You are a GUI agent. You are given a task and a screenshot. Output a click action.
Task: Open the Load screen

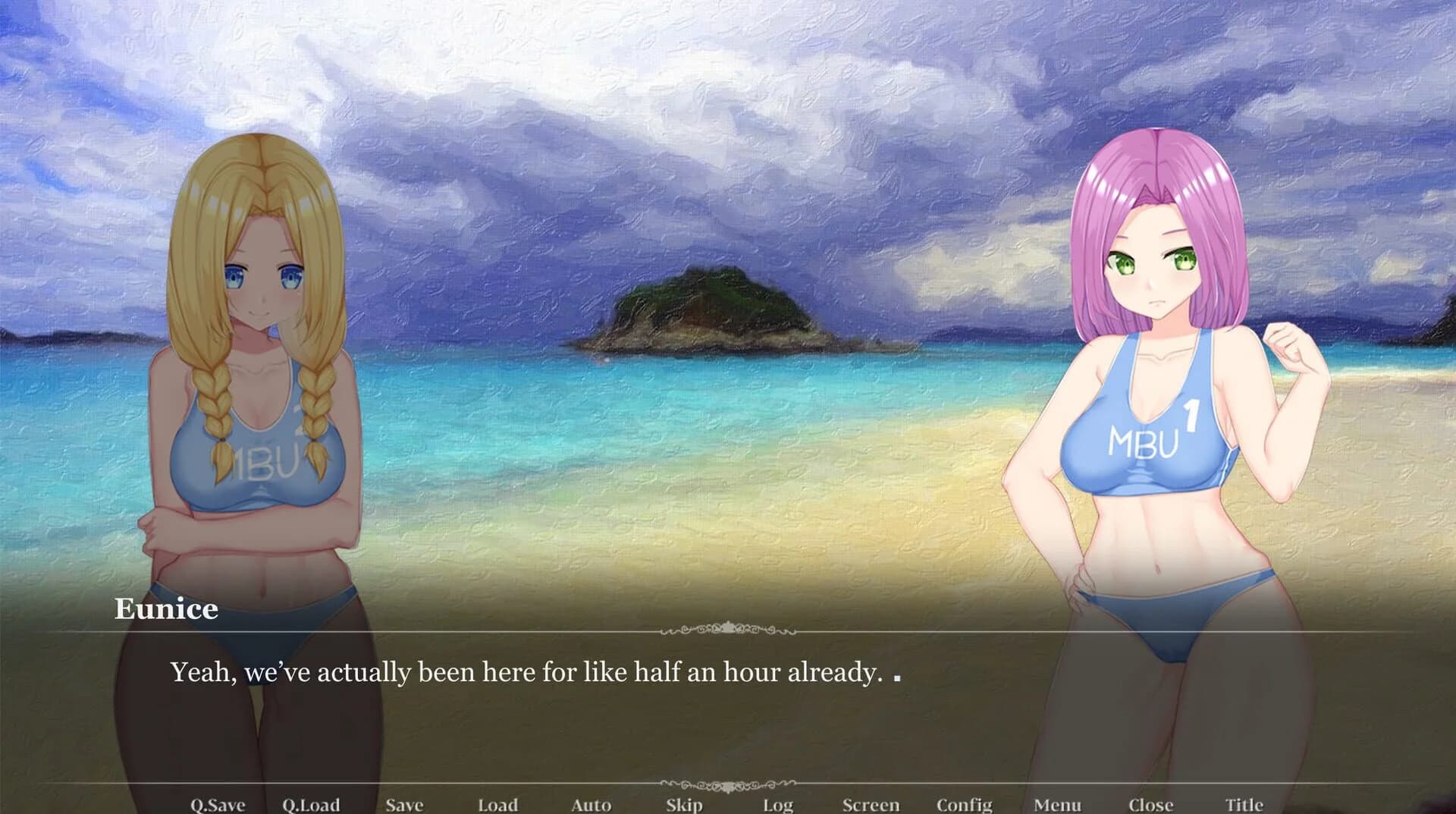(x=498, y=803)
